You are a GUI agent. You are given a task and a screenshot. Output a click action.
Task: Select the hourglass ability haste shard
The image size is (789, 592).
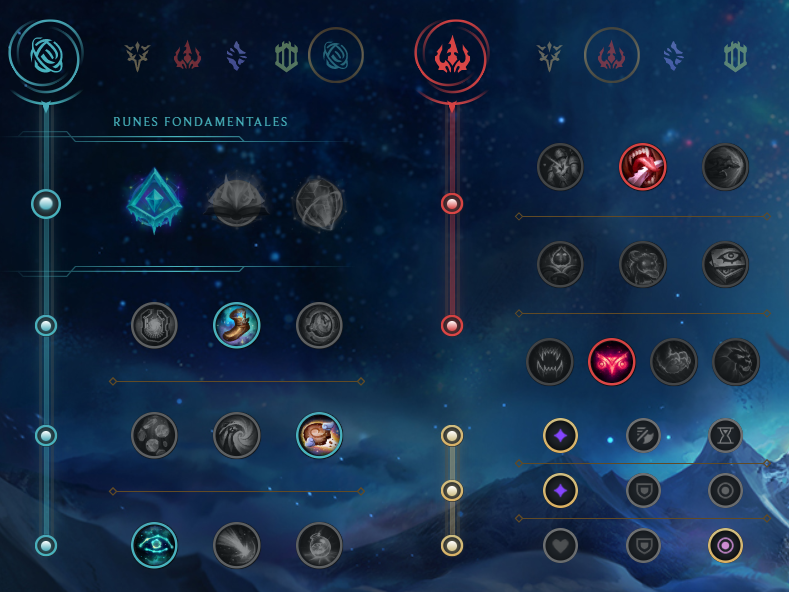(x=725, y=435)
